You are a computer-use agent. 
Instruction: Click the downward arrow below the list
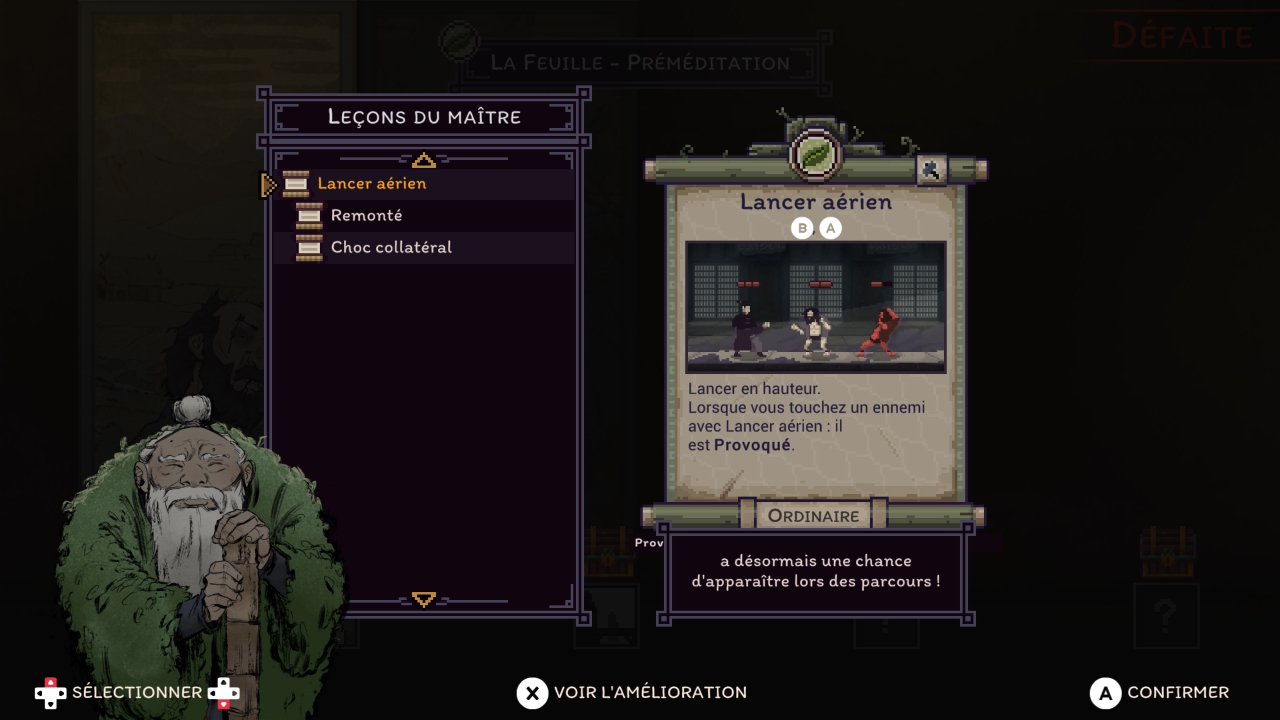[423, 599]
